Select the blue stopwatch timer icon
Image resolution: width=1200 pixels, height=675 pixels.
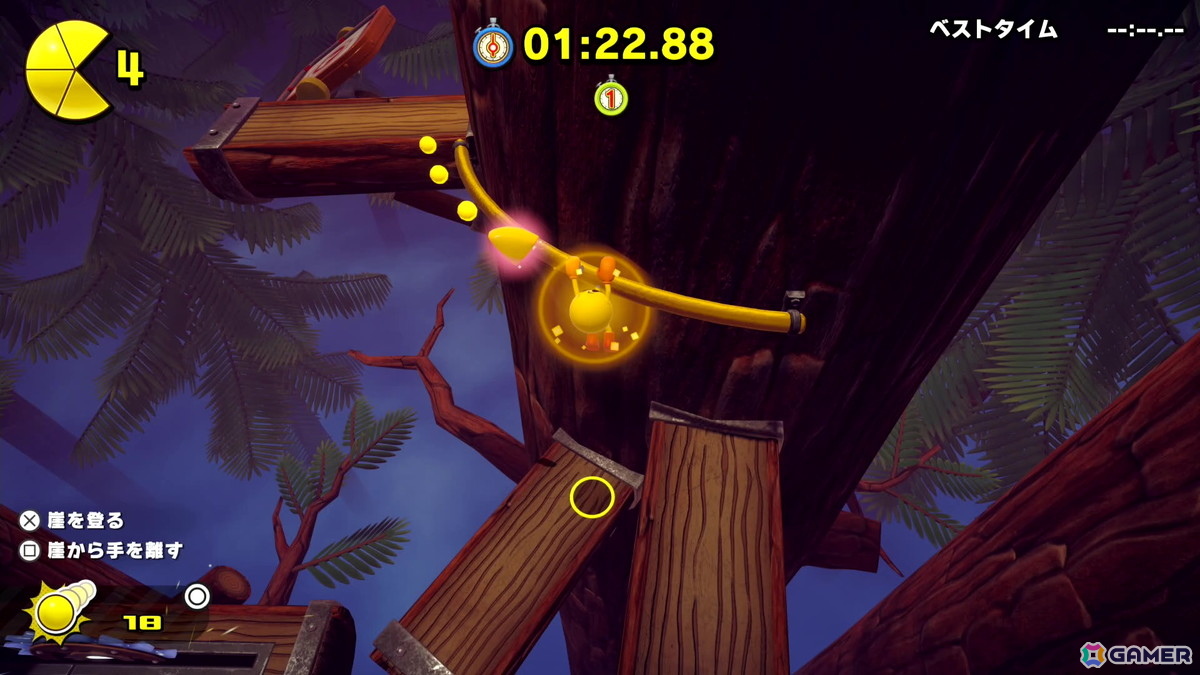click(493, 45)
